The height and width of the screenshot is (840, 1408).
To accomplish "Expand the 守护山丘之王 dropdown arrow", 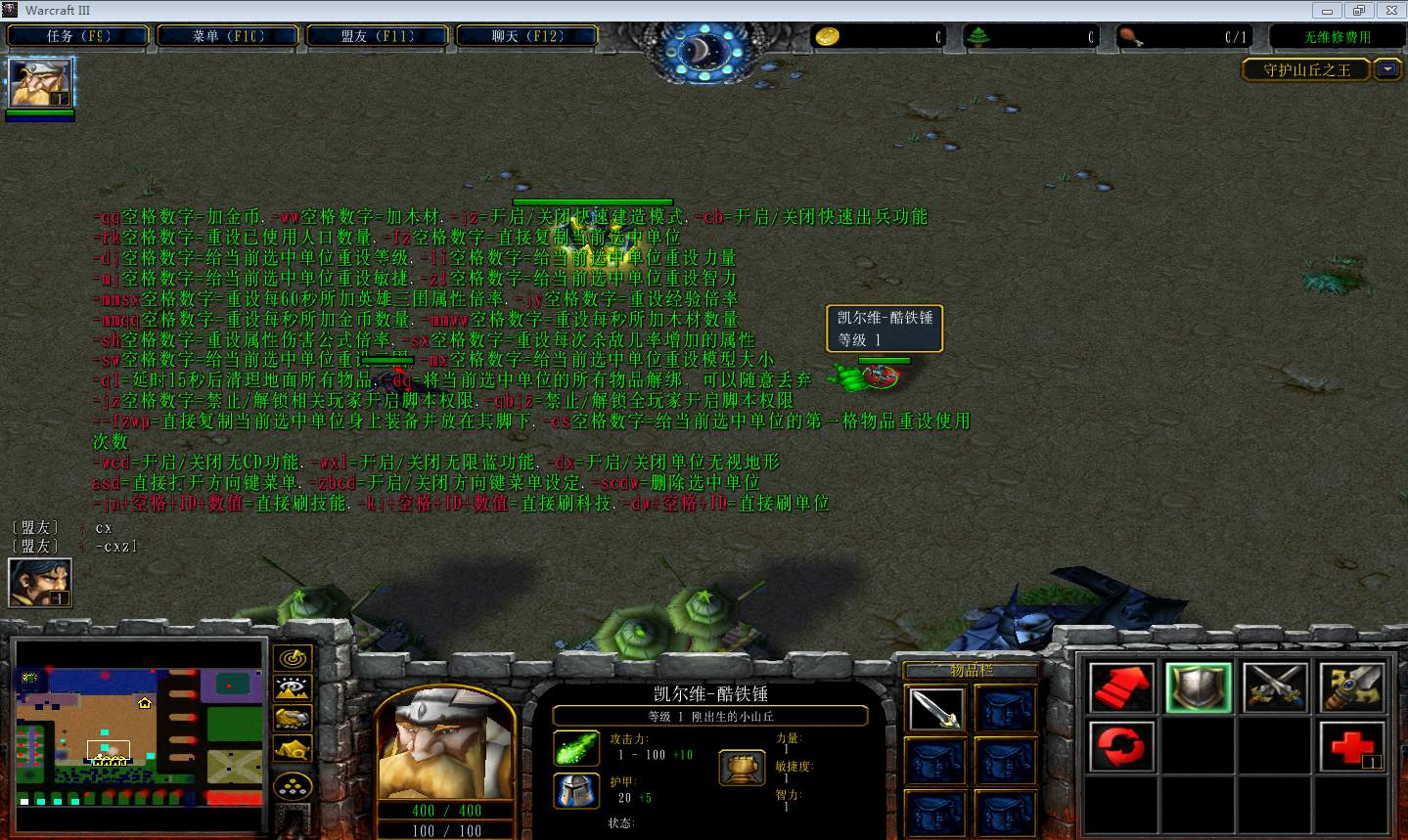I will click(1387, 69).
